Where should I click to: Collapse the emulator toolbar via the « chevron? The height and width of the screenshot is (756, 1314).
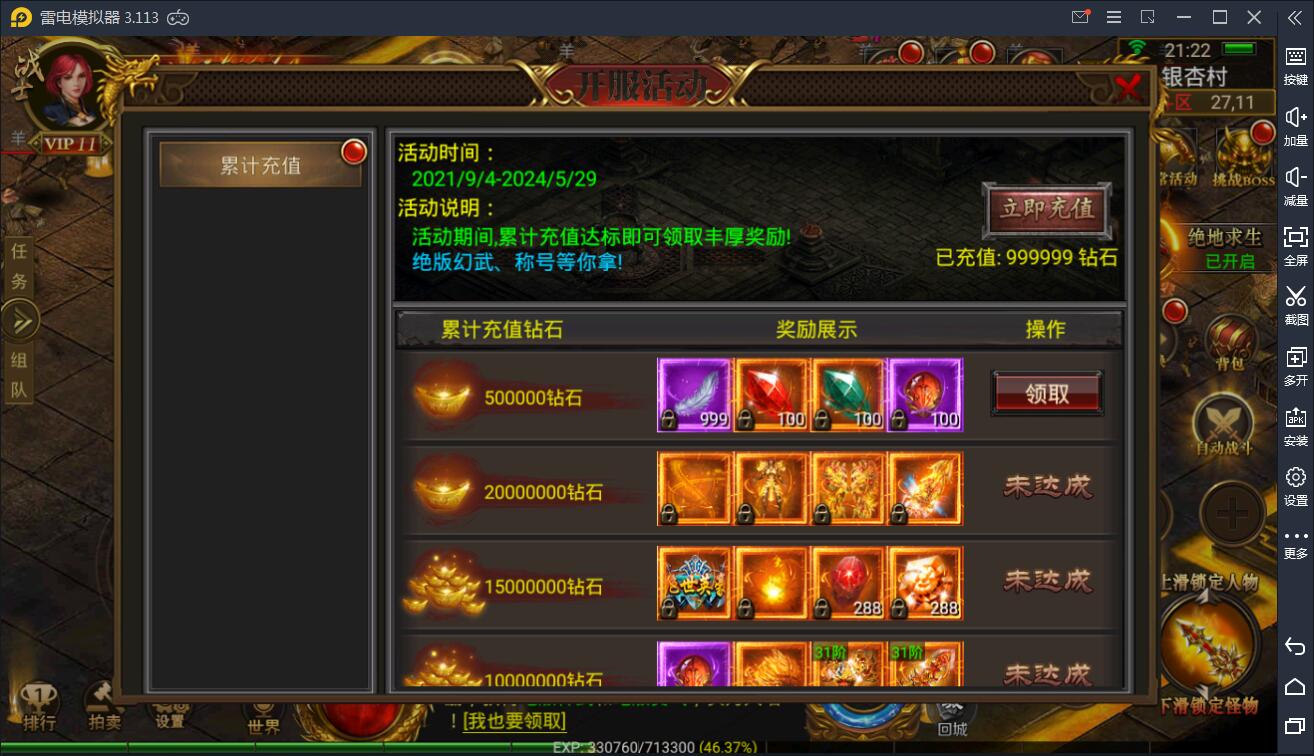point(1294,17)
